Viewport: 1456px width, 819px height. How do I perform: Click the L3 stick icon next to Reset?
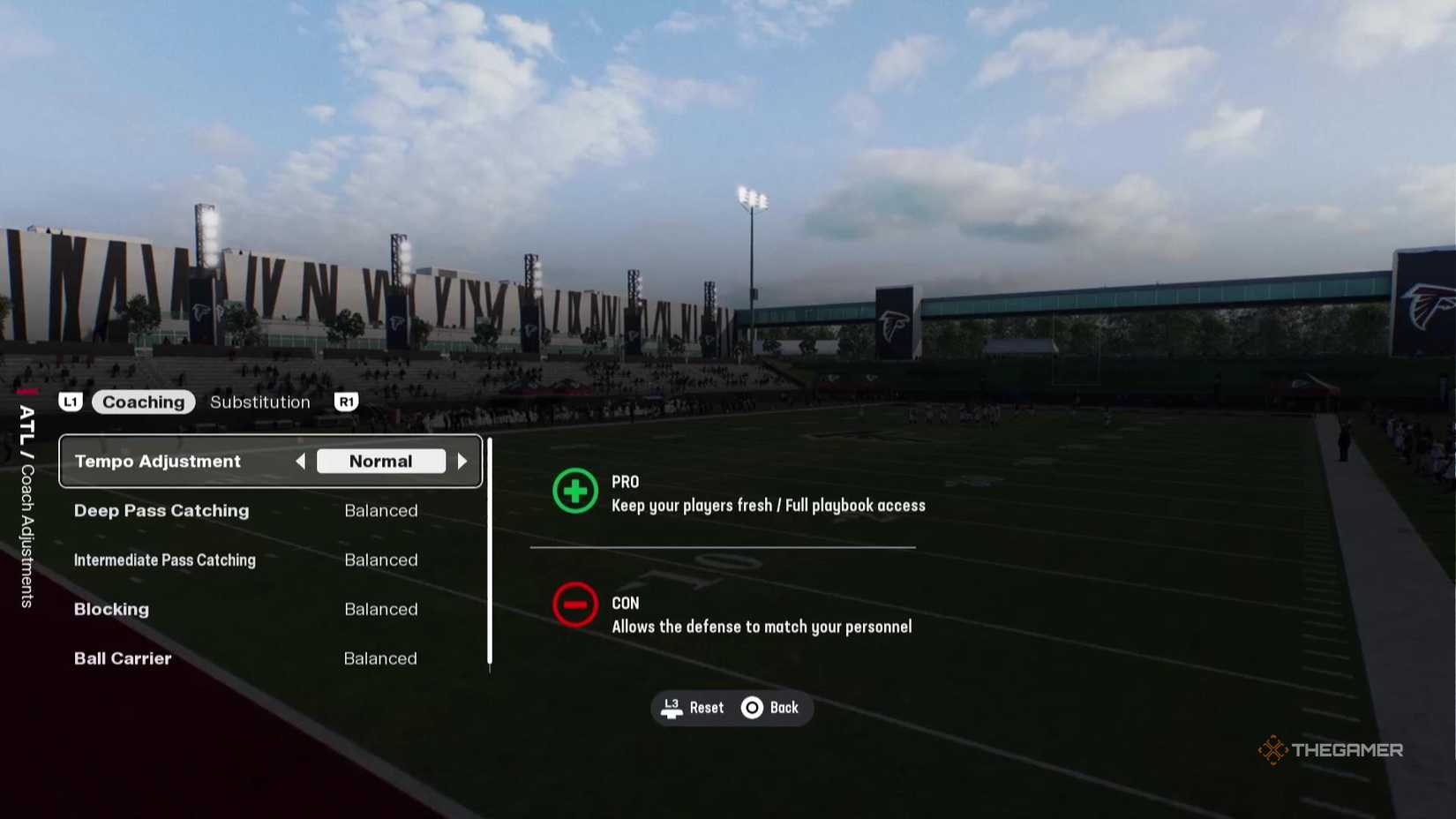pos(671,707)
